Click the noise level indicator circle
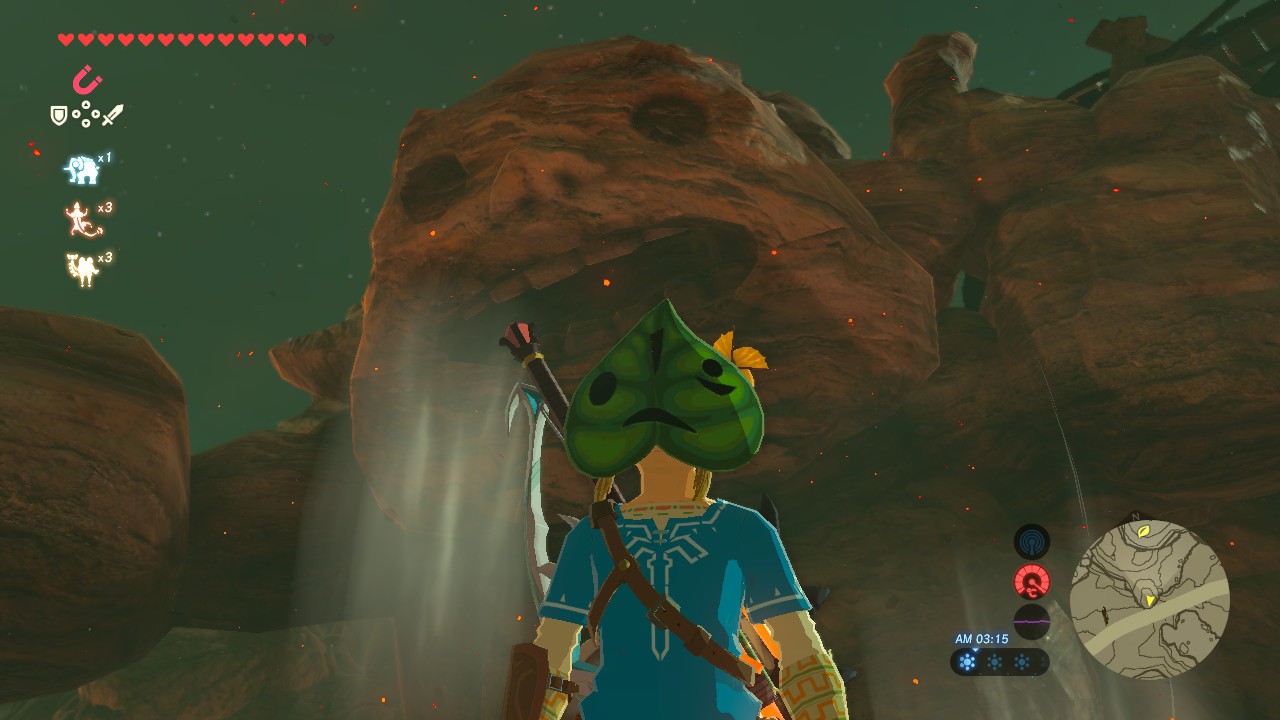The image size is (1280, 720). click(1032, 621)
